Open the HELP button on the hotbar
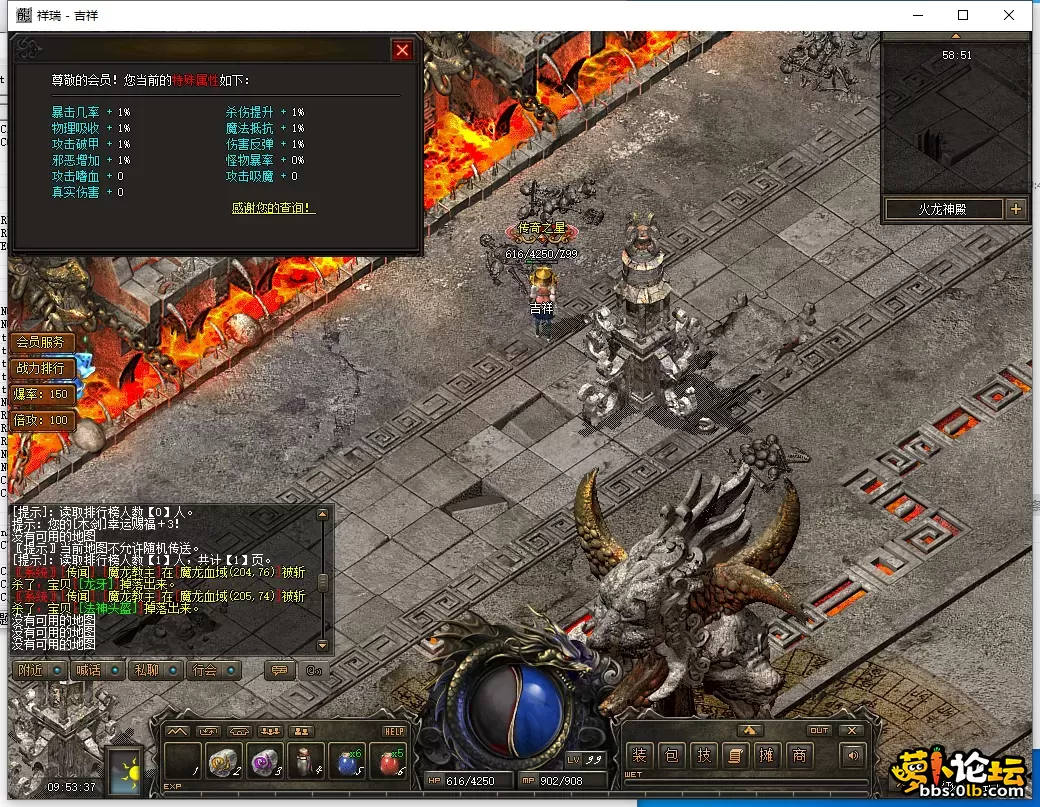The width and height of the screenshot is (1040, 807). tap(394, 731)
